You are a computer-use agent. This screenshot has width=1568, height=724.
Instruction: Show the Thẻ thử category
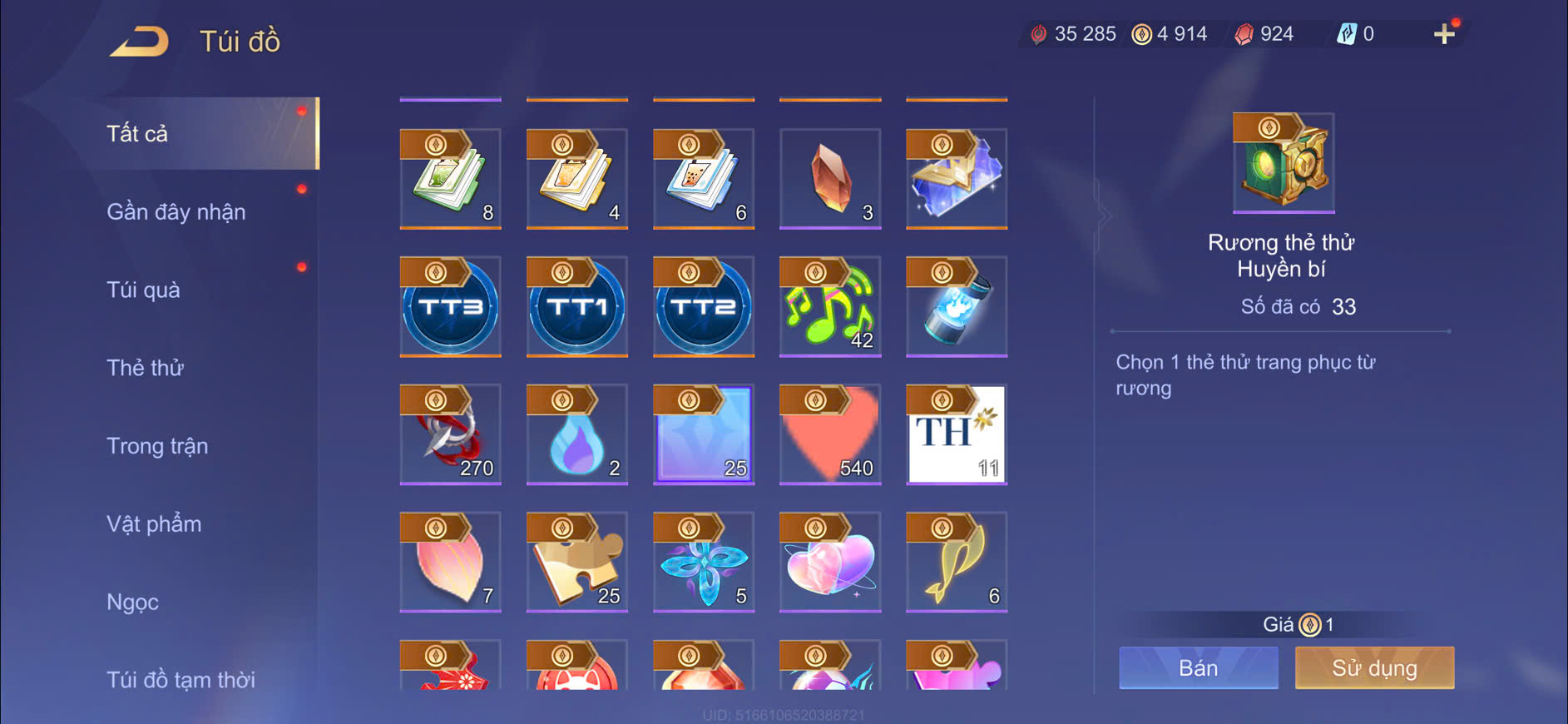(145, 368)
